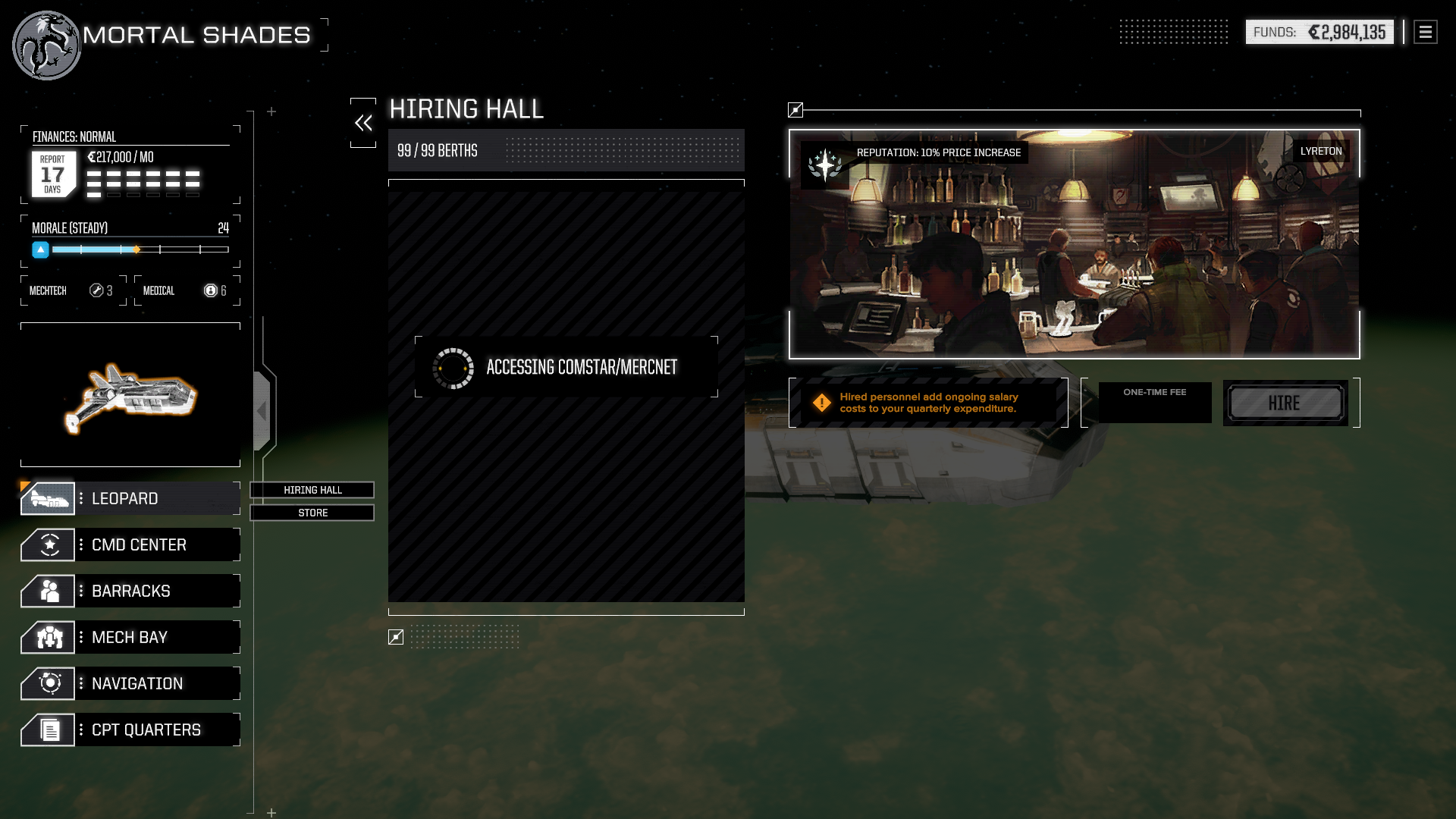This screenshot has width=1456, height=819.
Task: Select the CMD Center star icon
Action: [x=47, y=544]
